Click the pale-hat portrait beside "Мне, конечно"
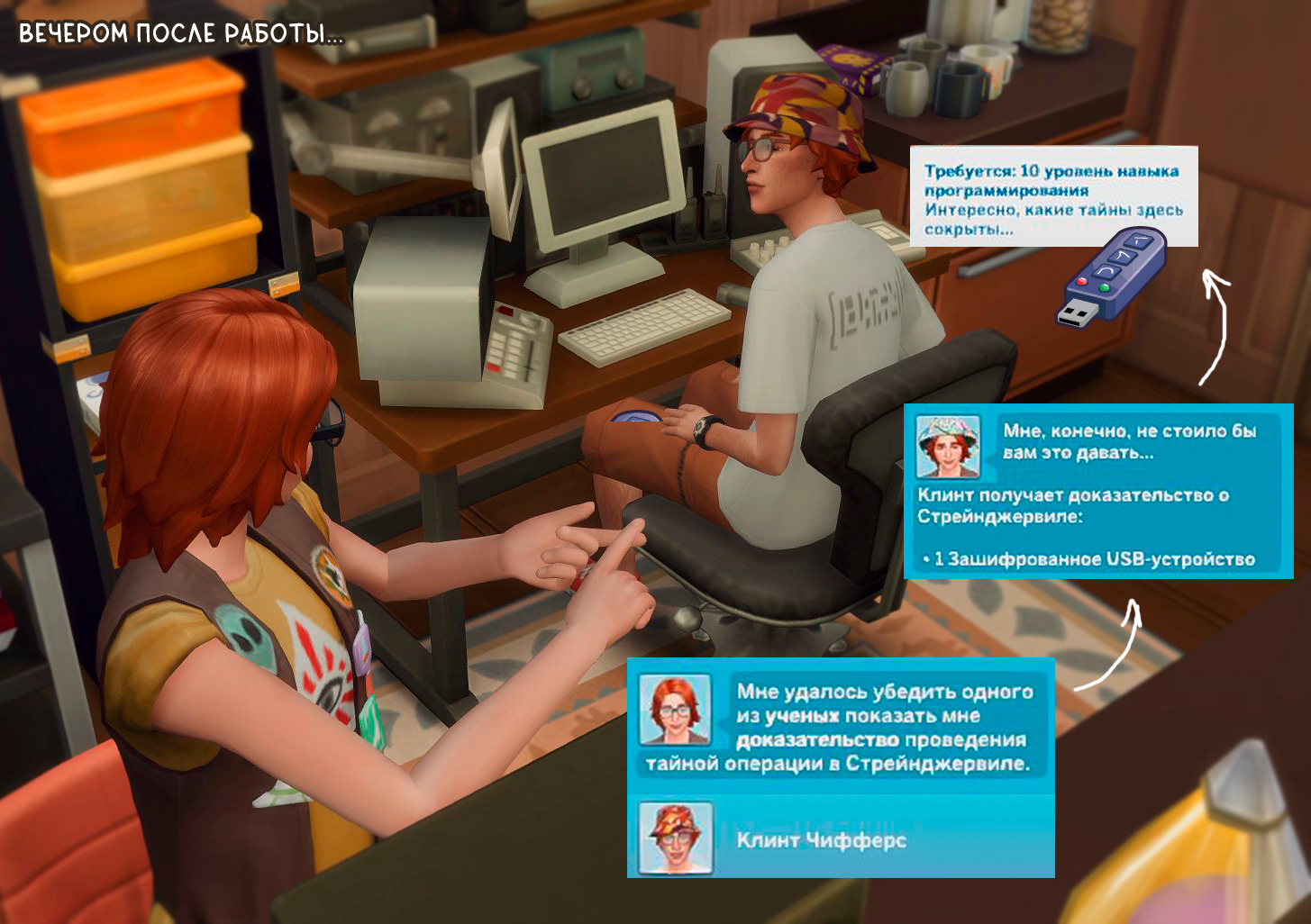 [x=947, y=447]
